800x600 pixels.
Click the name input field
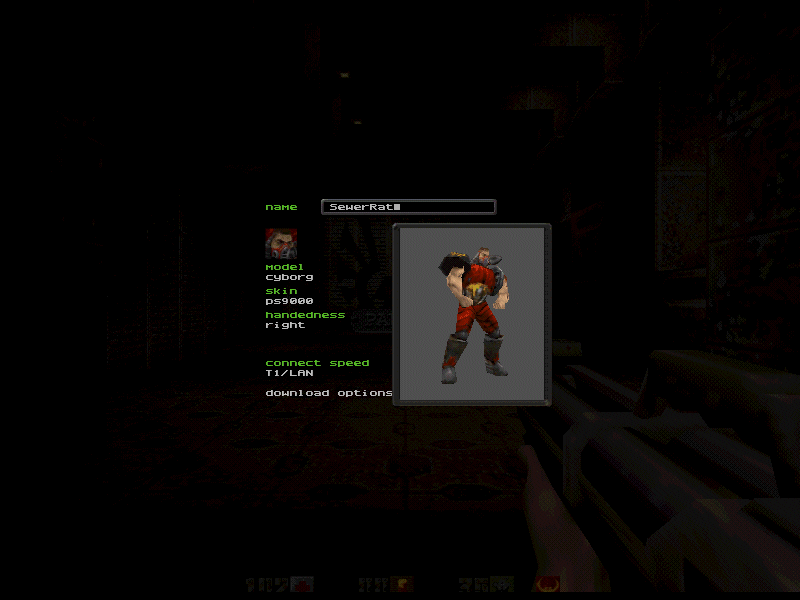[x=408, y=207]
